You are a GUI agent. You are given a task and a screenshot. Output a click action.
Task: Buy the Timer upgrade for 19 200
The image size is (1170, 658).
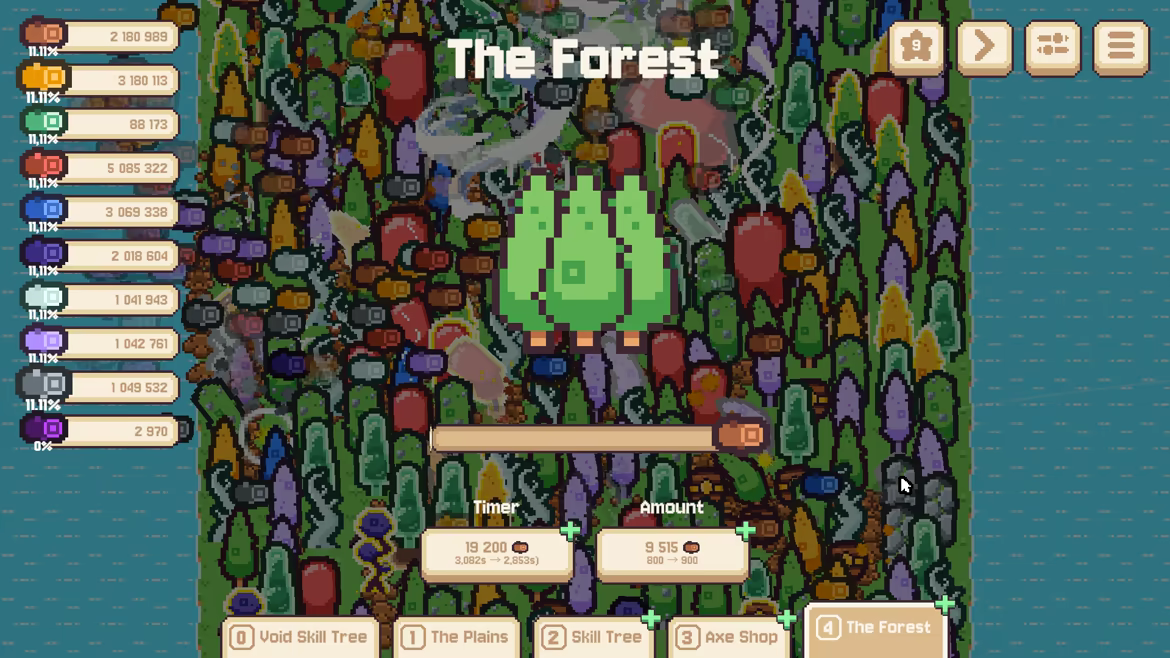pyautogui.click(x=497, y=553)
